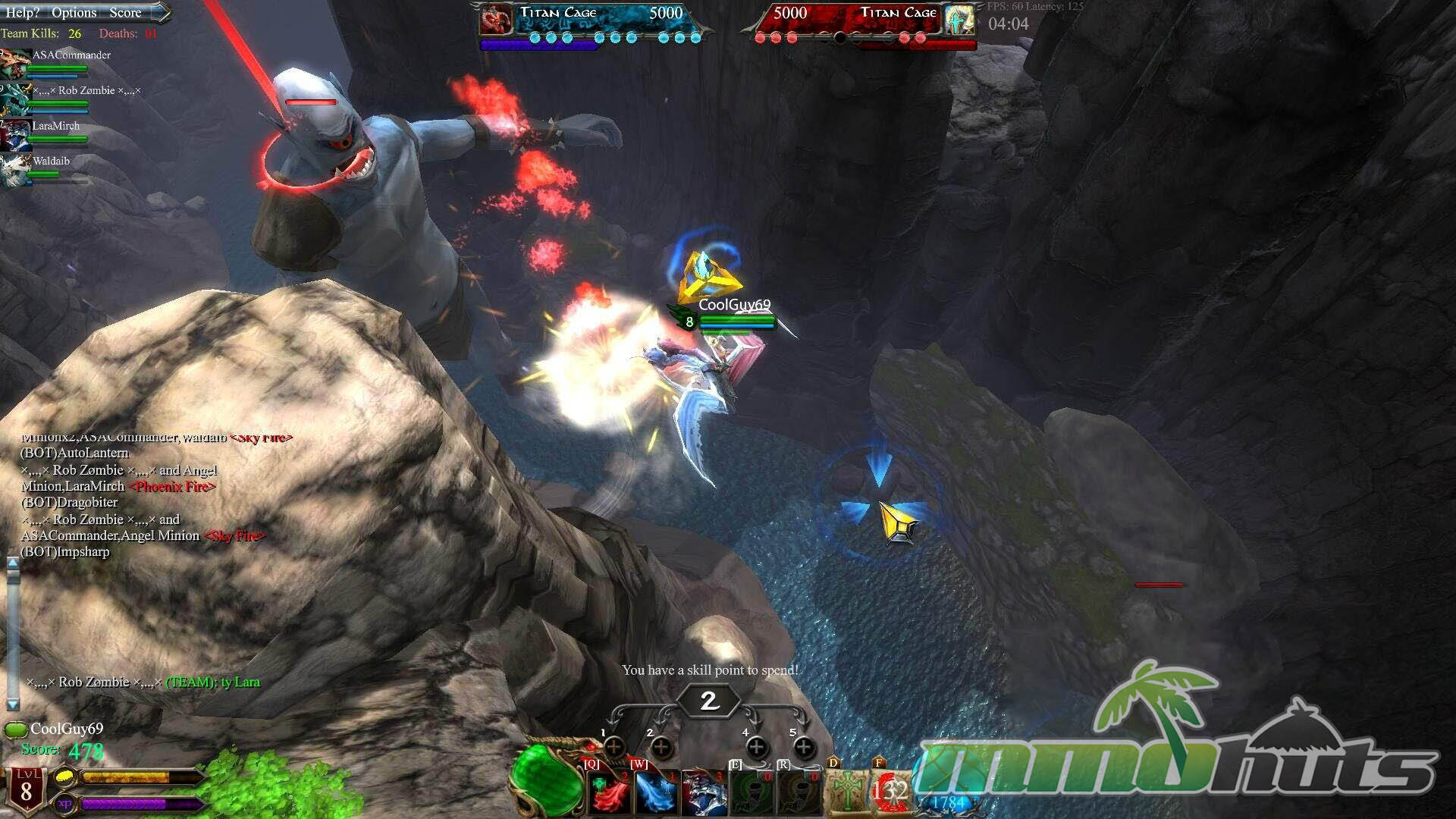Screen dimensions: 1456x819
Task: Expand the top menu bar arrow
Action: [x=161, y=12]
